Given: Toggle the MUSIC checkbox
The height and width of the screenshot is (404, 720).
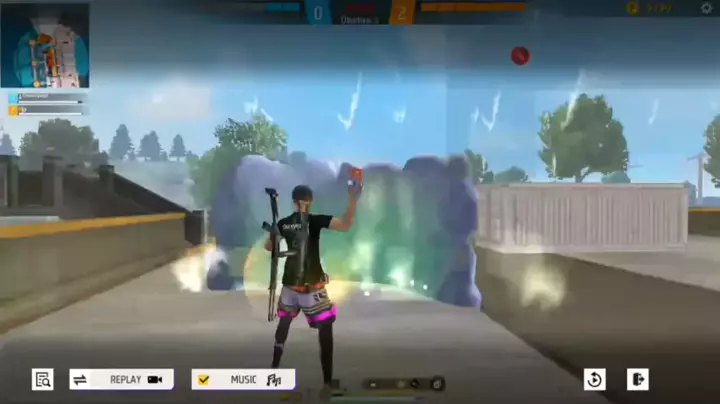Looking at the screenshot, I should pos(204,379).
